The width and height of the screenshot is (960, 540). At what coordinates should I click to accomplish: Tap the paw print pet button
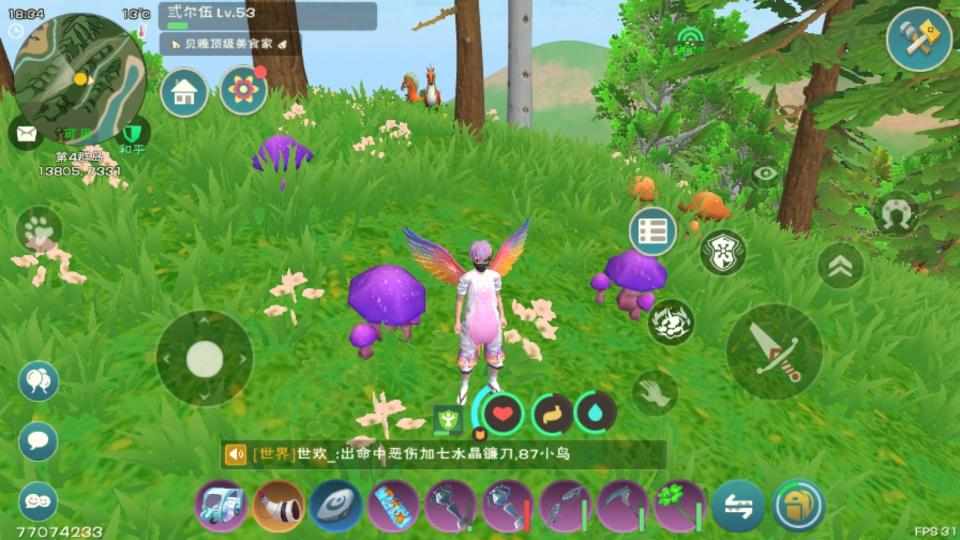pos(40,230)
